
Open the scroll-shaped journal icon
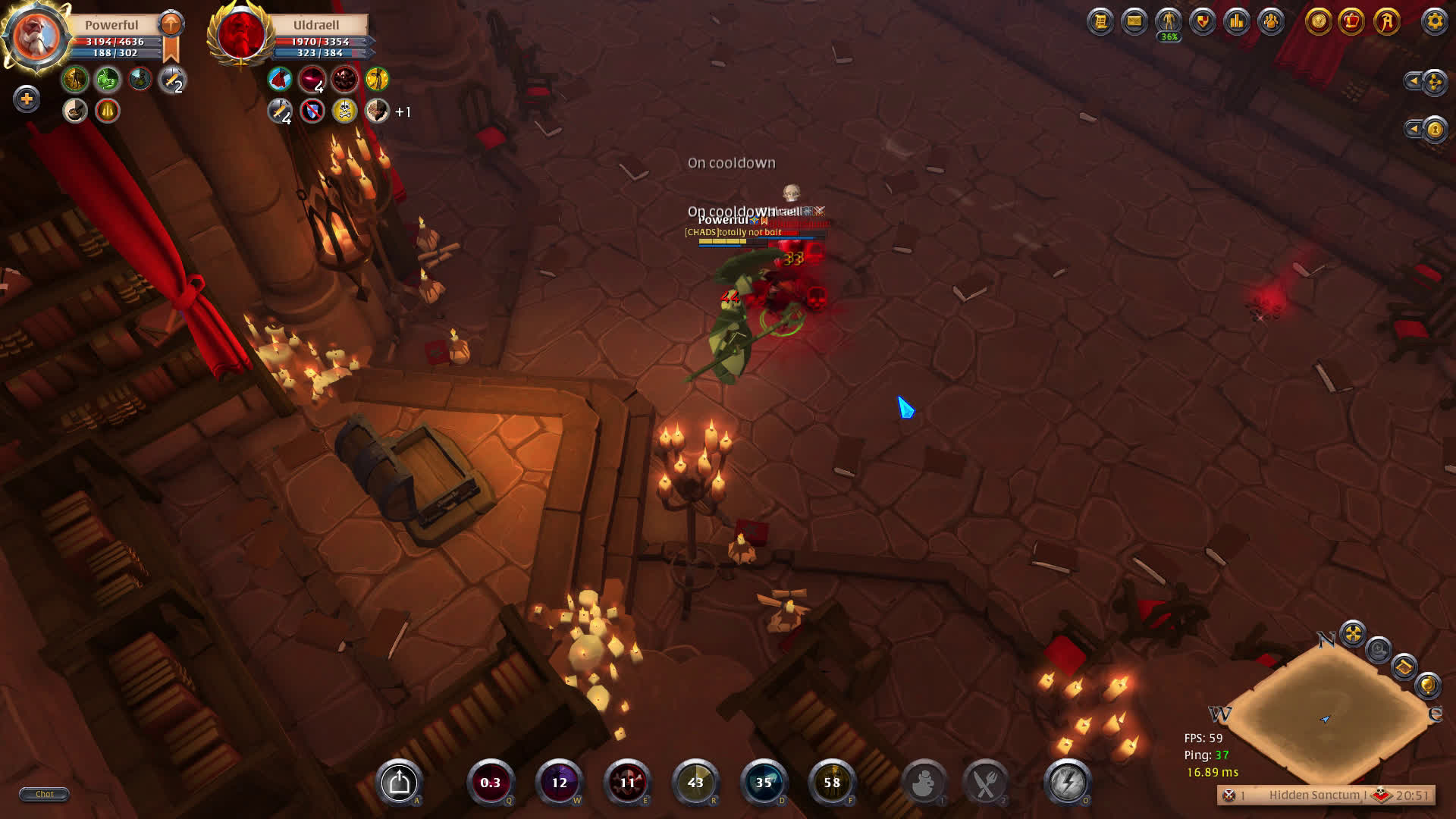pyautogui.click(x=1100, y=21)
